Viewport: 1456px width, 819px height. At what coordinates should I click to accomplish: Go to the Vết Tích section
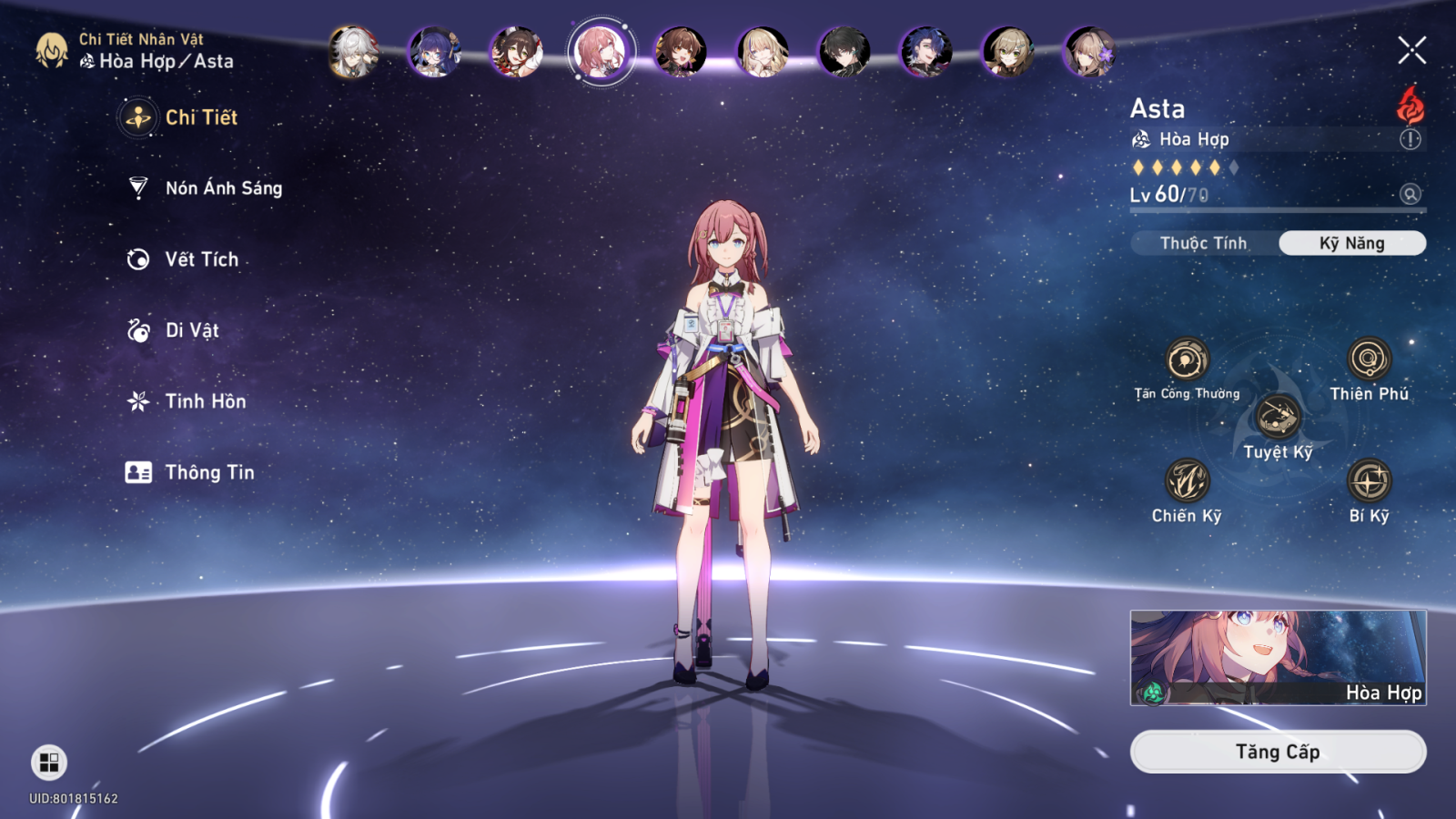(184, 259)
